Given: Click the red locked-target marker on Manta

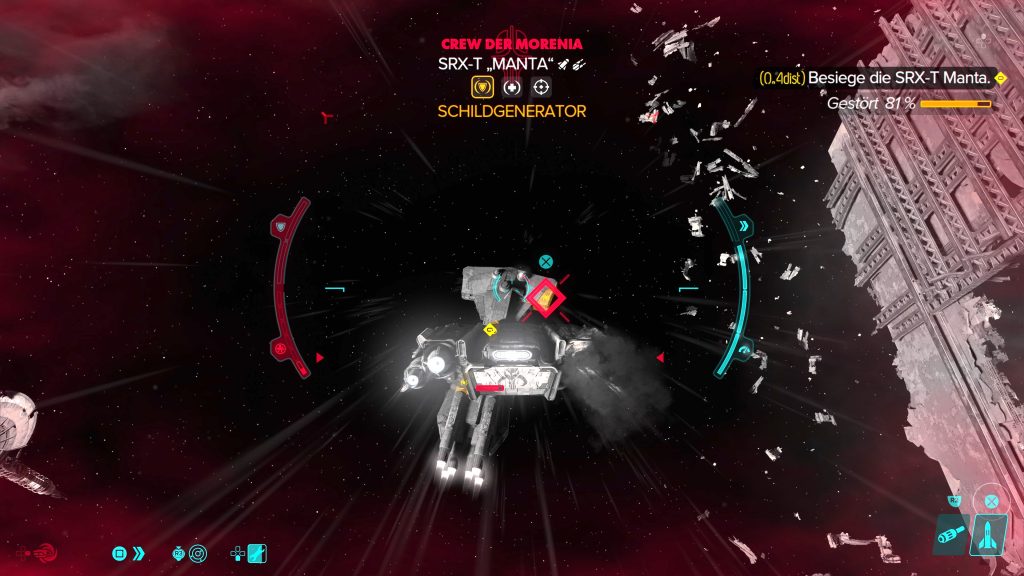Looking at the screenshot, I should [543, 295].
